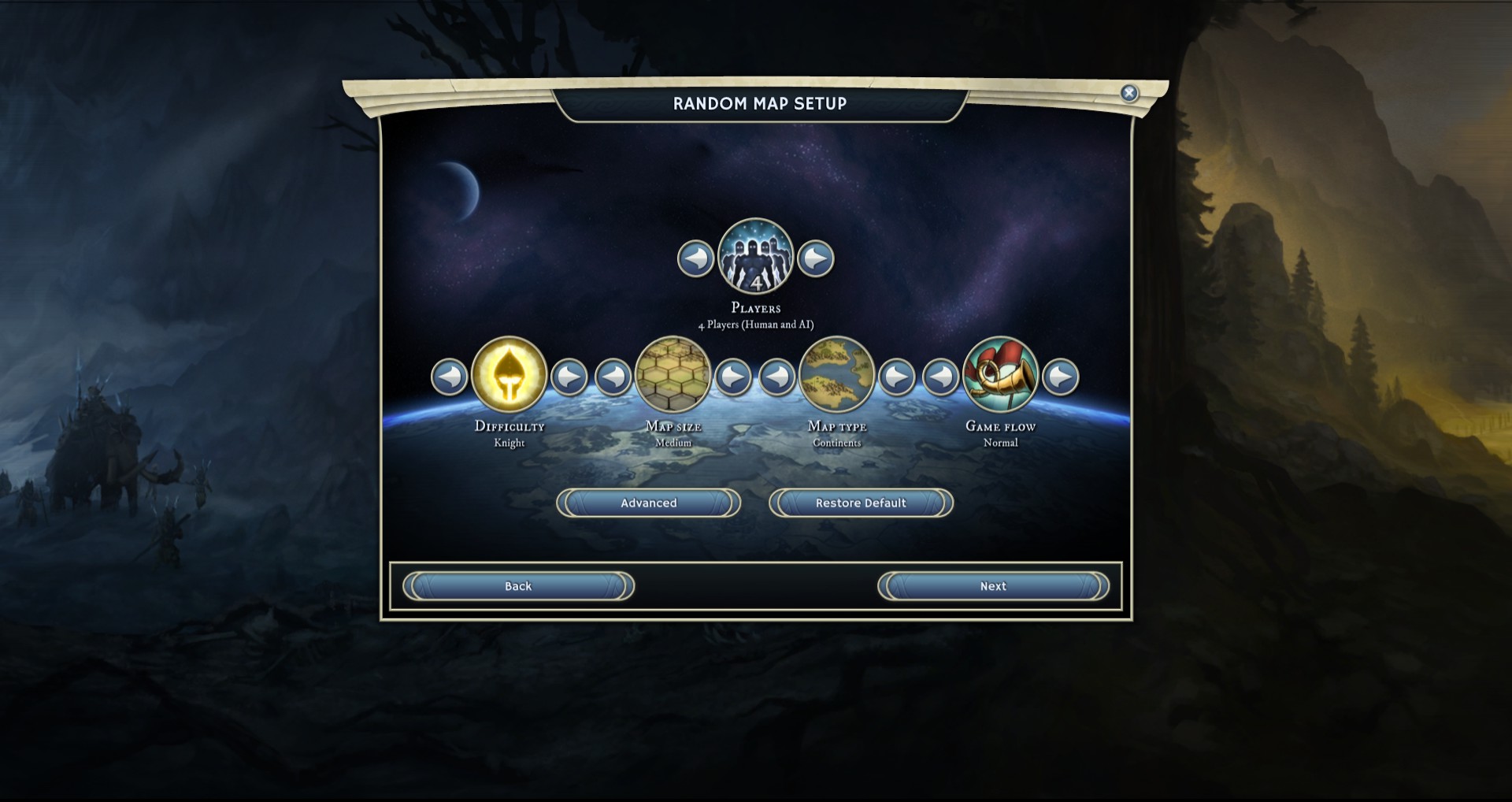This screenshot has width=1512, height=802.
Task: Change Game Flow to previous option
Action: pyautogui.click(x=941, y=377)
